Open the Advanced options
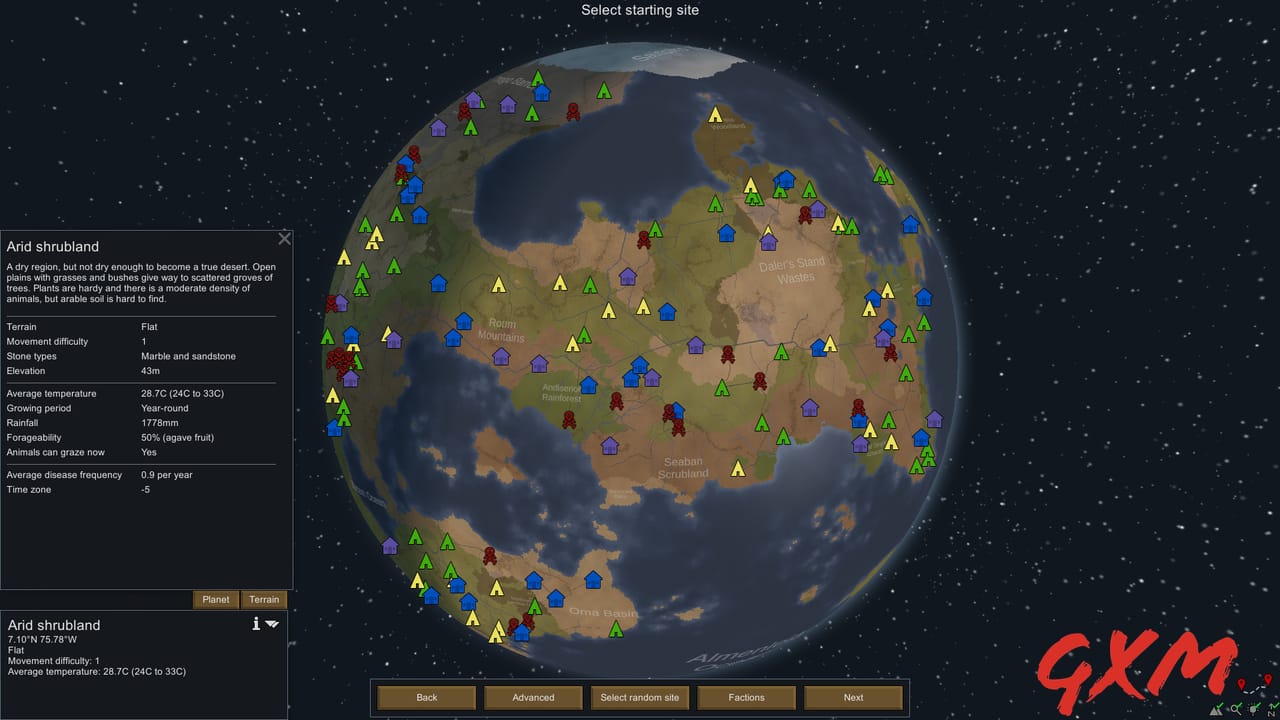This screenshot has width=1280, height=720. (x=533, y=697)
